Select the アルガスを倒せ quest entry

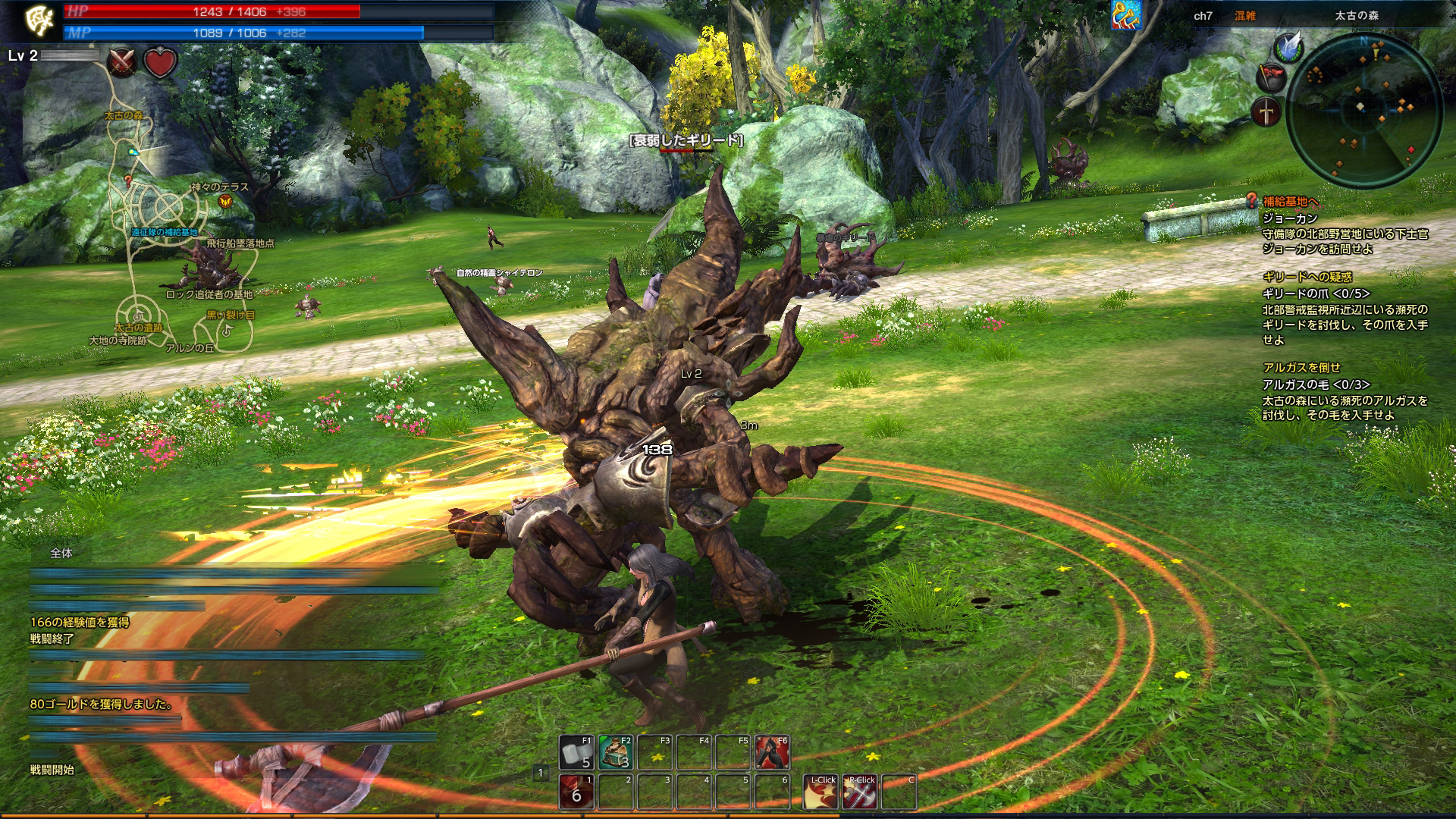tap(1301, 367)
